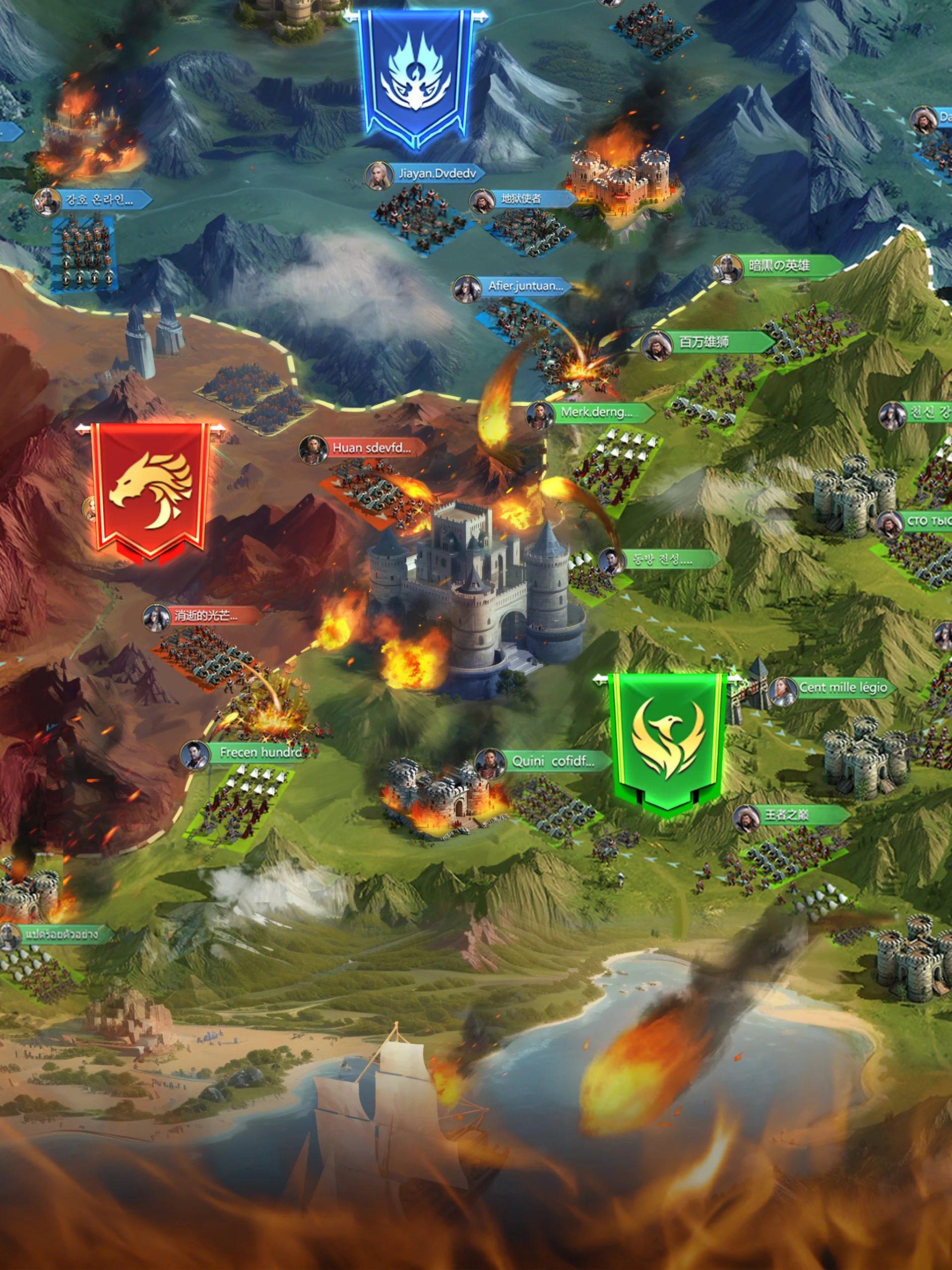952x1270 pixels.
Task: Click the 地狱使者 army label
Action: 521,198
